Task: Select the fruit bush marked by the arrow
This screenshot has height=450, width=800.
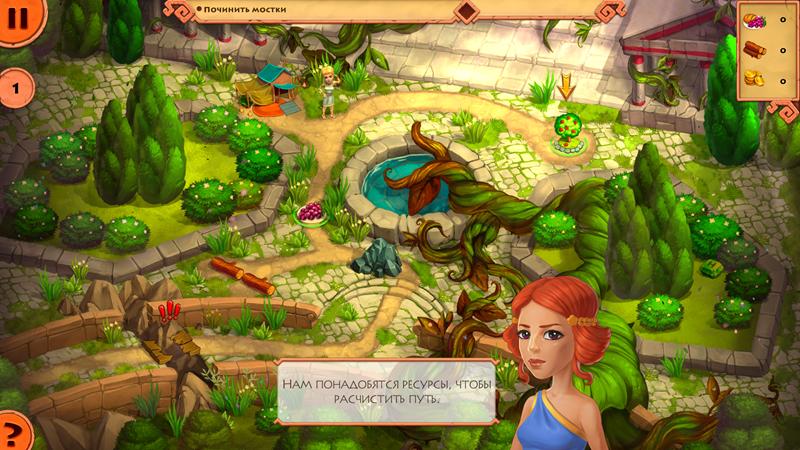Action: (568, 133)
